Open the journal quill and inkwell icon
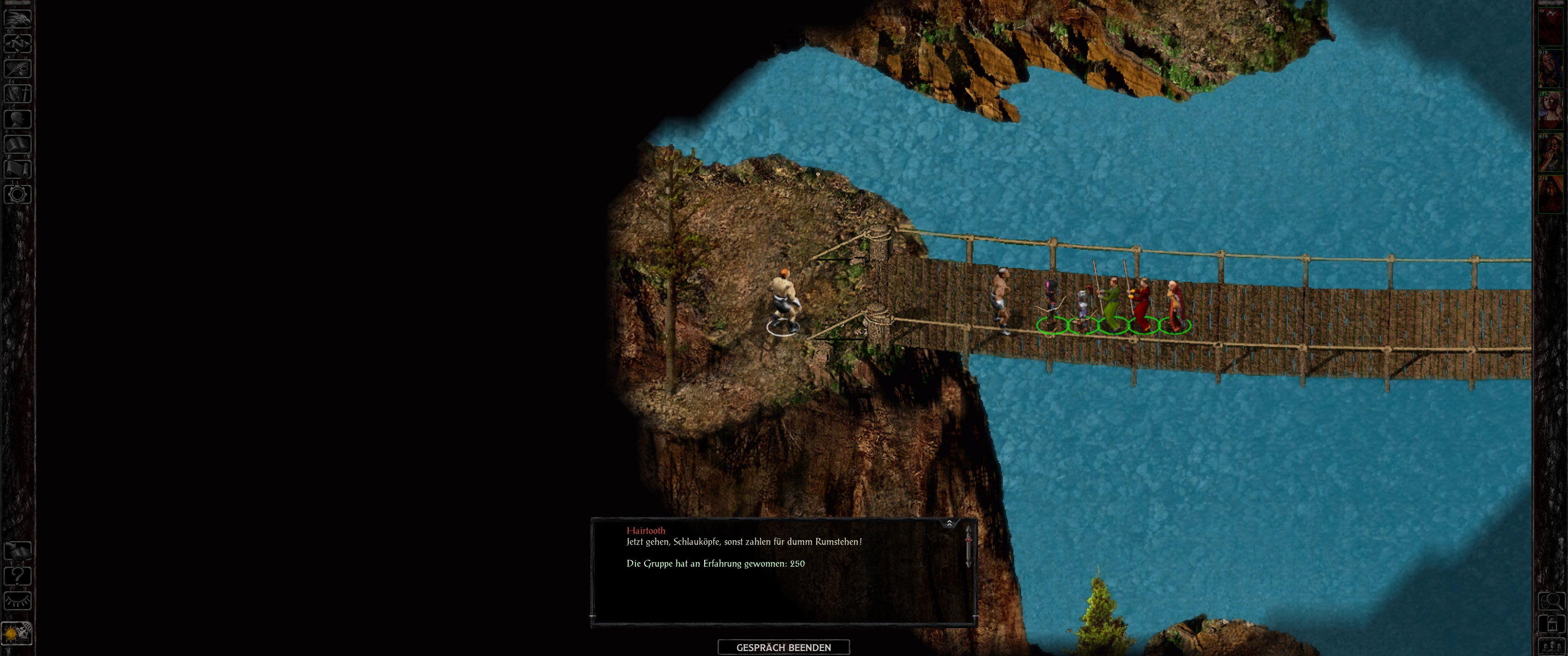This screenshot has height=656, width=1568. 18,68
